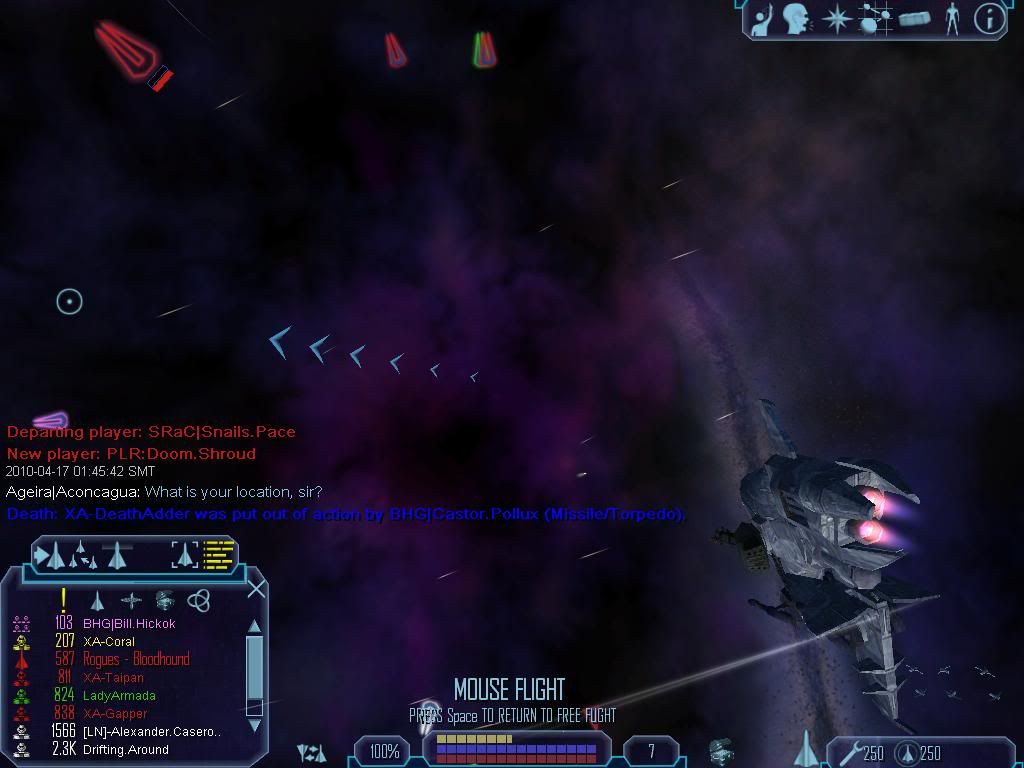The width and height of the screenshot is (1024, 768).
Task: Filter contacts by important exclamation mark
Action: click(64, 600)
